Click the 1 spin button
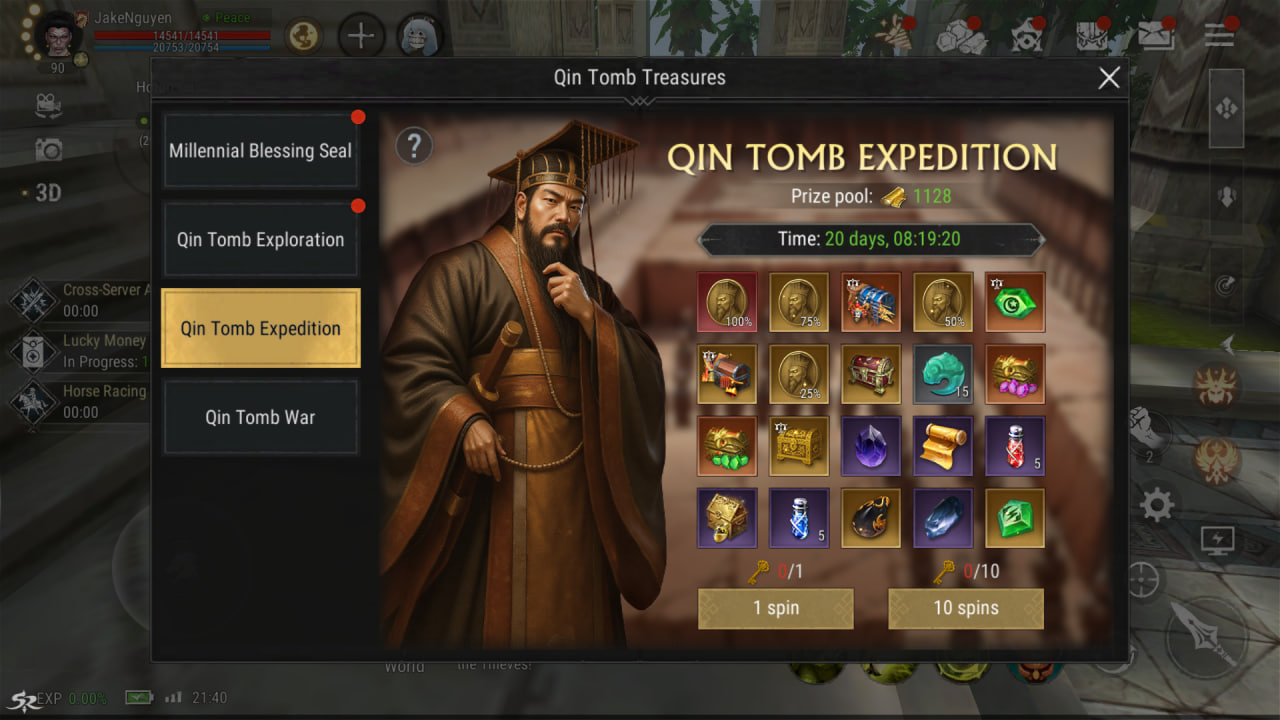The width and height of the screenshot is (1280, 720). 775,608
